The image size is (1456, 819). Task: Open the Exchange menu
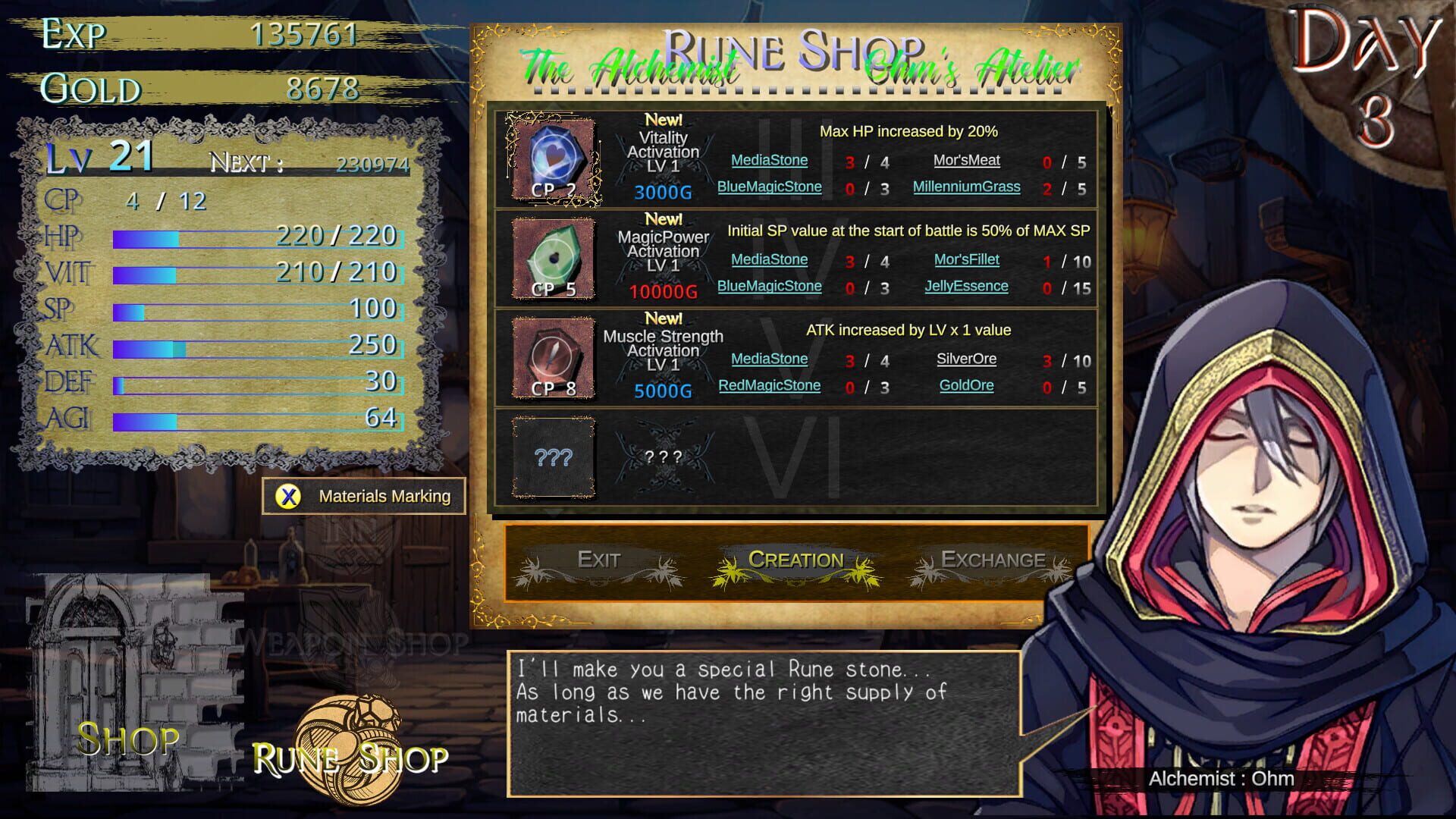pyautogui.click(x=992, y=561)
